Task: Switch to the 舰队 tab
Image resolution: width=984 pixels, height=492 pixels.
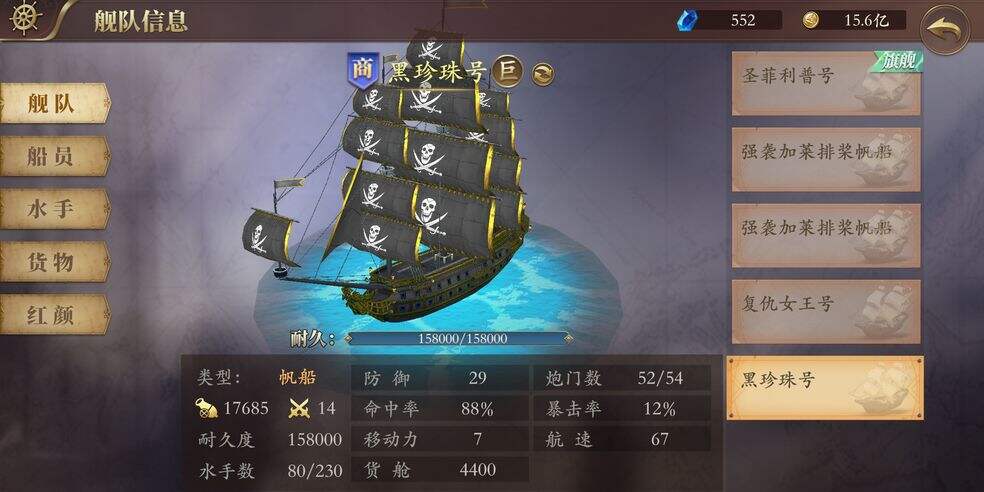Action: pos(53,104)
